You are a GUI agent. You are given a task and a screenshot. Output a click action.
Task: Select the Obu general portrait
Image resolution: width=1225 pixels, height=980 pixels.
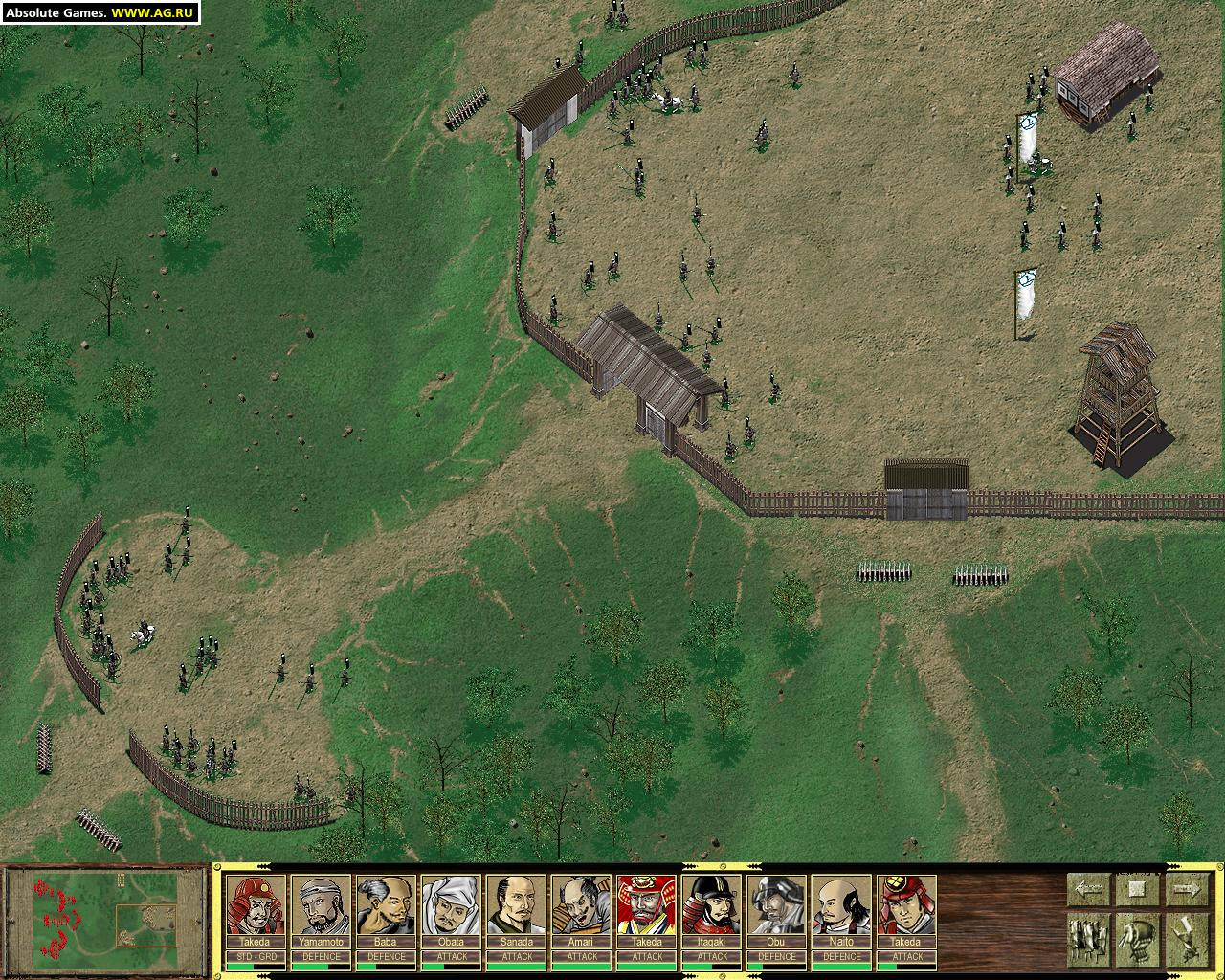click(777, 905)
